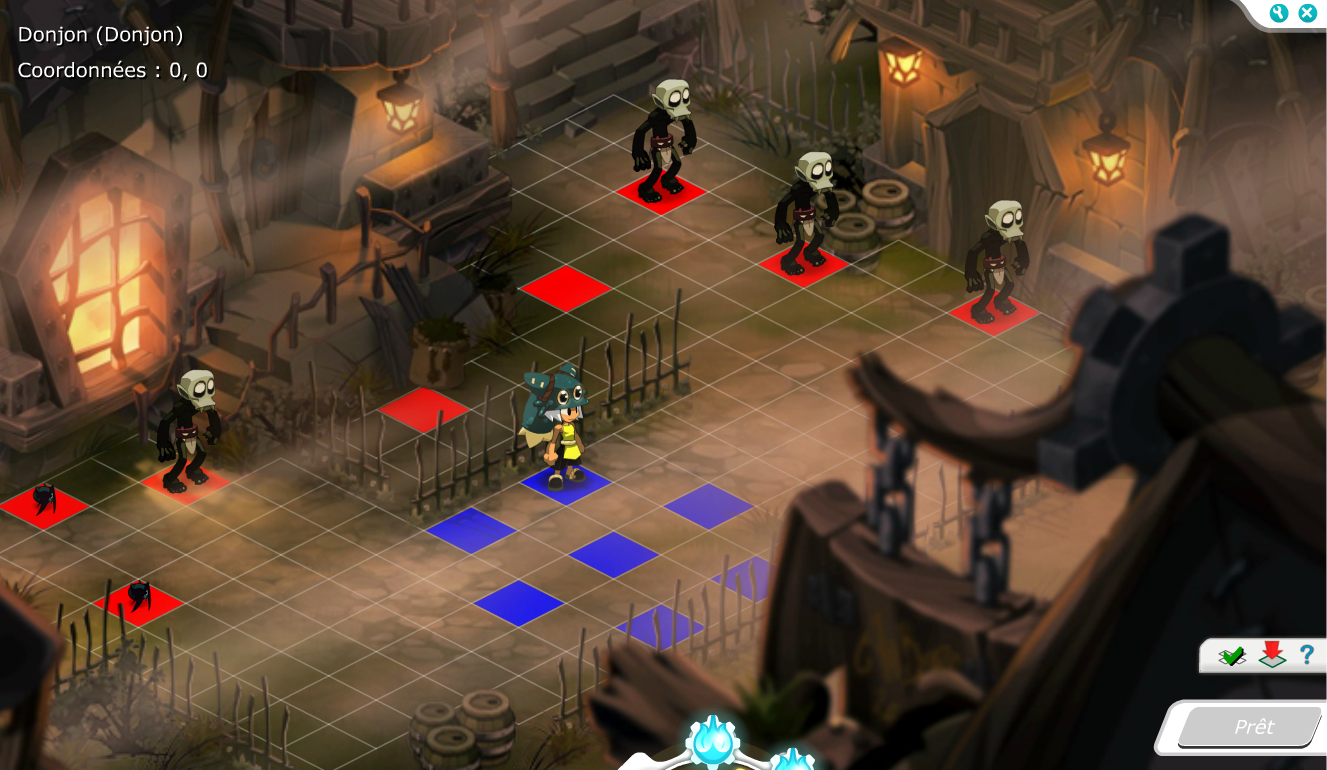Open help with the question mark

(x=1306, y=655)
